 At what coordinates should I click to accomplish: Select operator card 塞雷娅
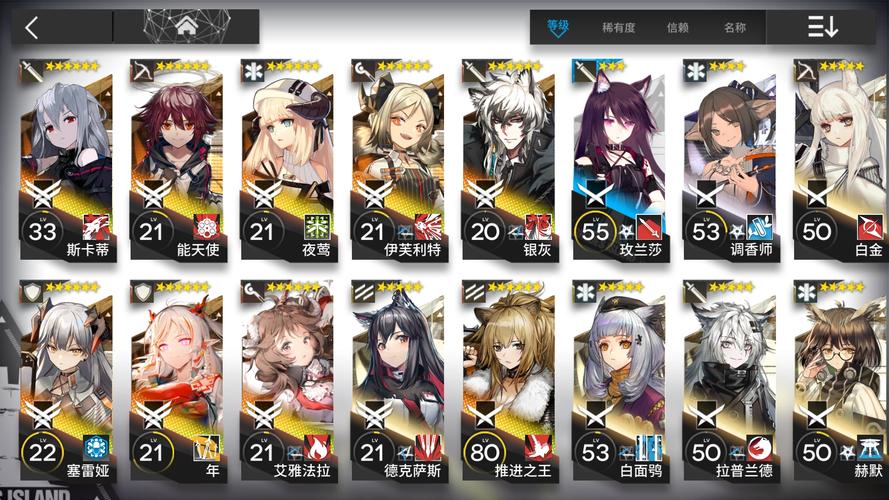(x=66, y=380)
